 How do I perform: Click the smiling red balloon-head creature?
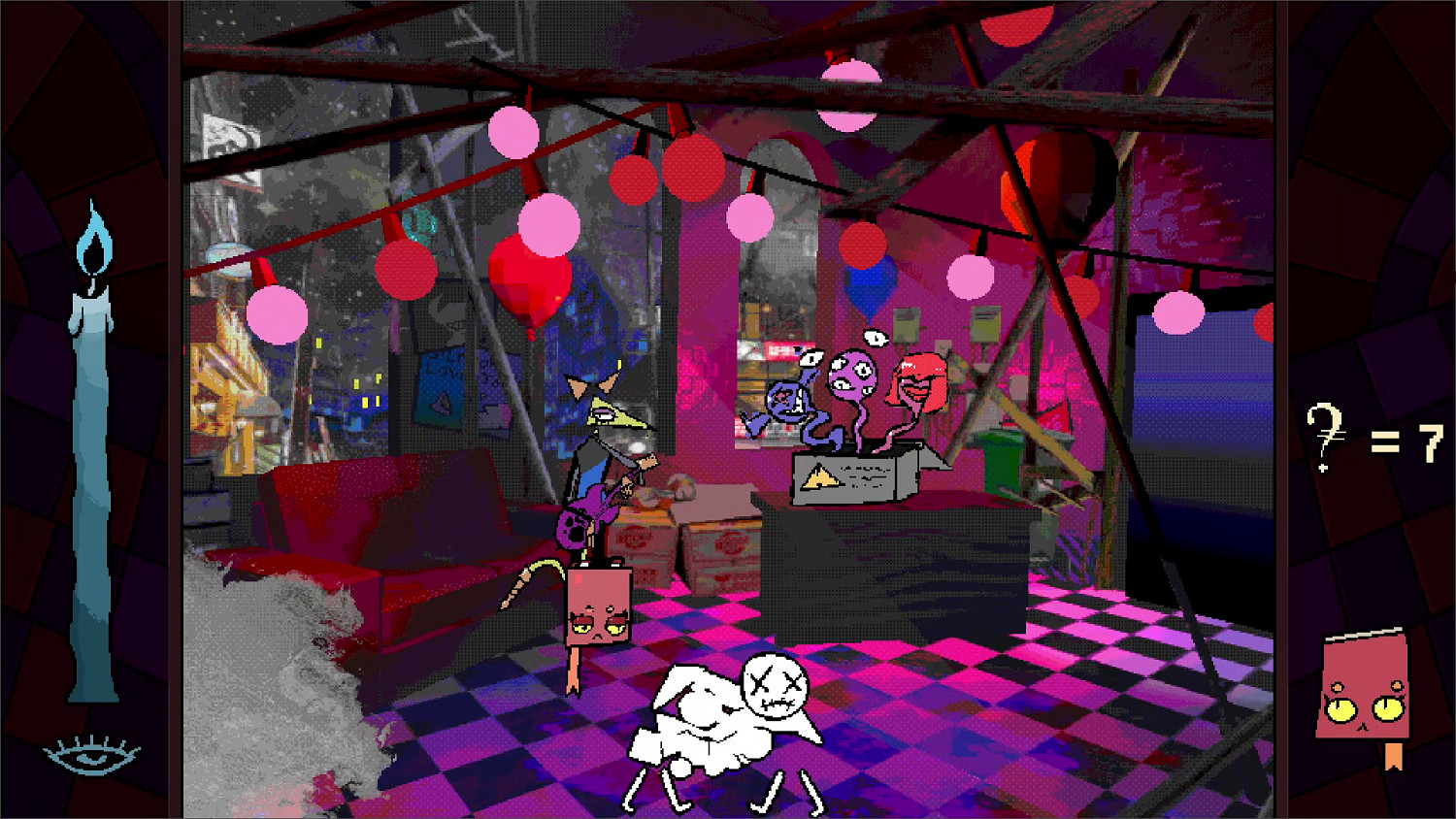[917, 383]
